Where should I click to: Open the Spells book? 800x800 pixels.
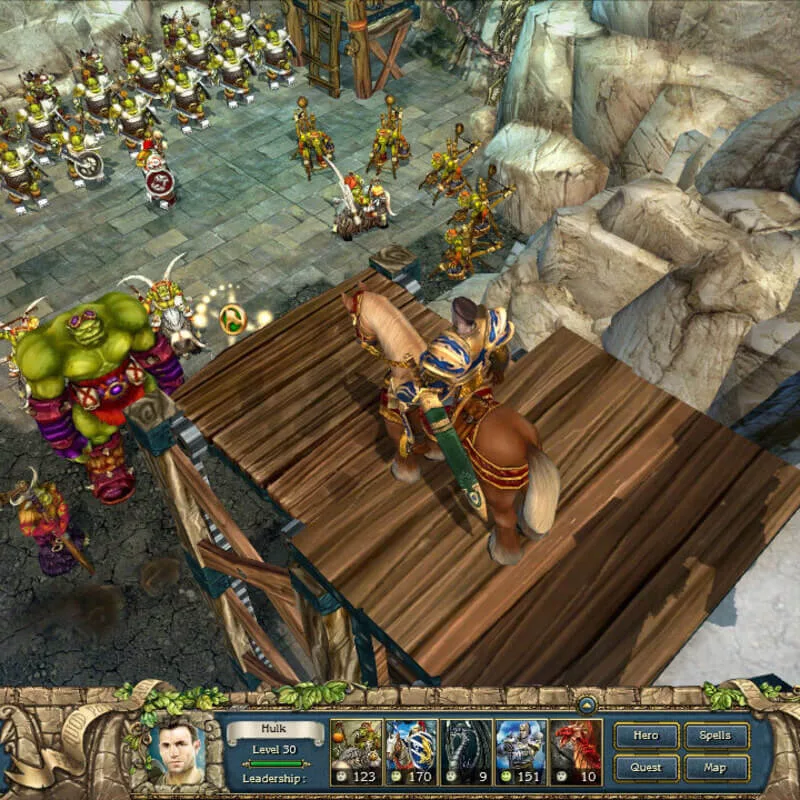click(x=716, y=736)
